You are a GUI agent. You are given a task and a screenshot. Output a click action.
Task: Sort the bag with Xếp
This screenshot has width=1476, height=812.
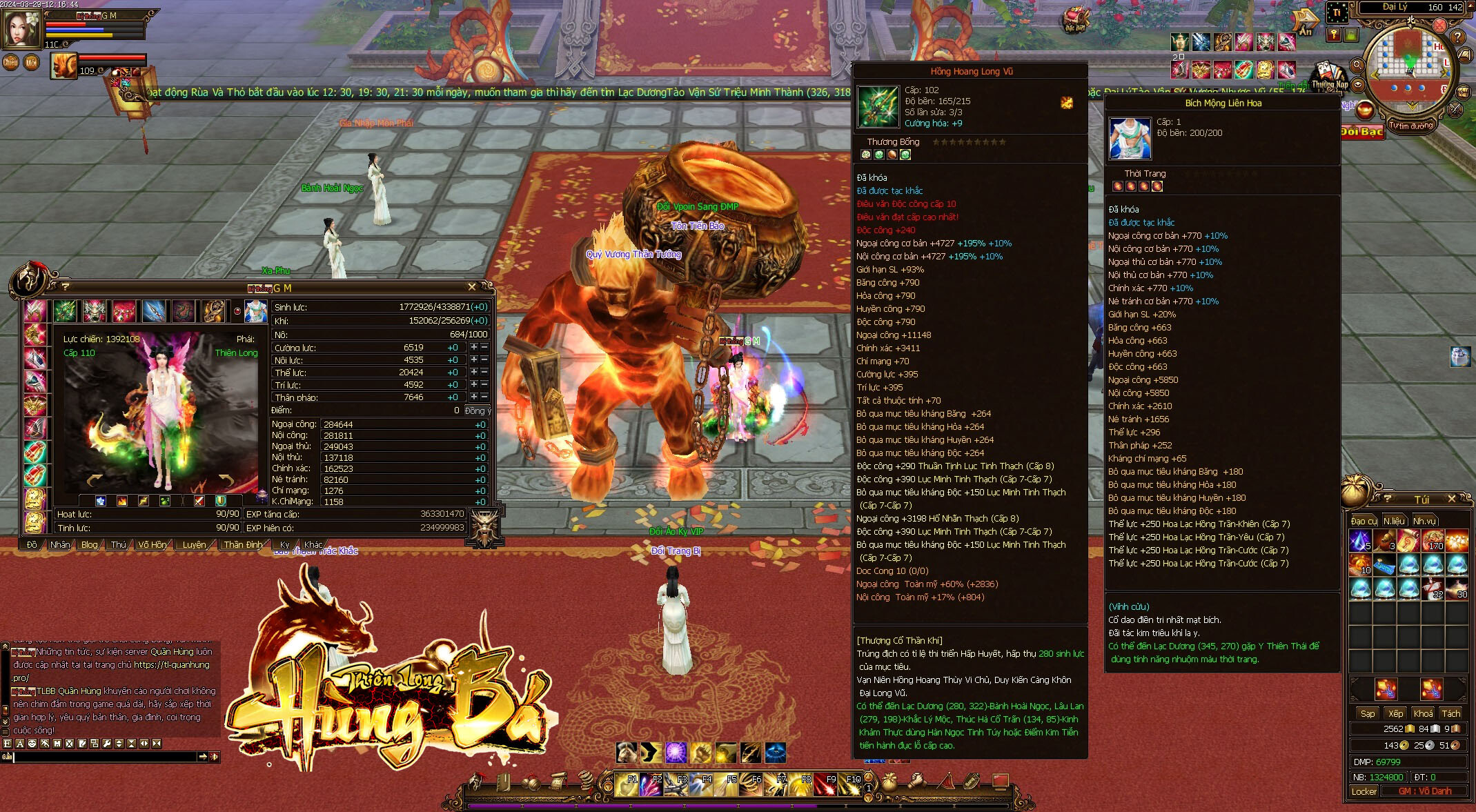click(x=1396, y=713)
